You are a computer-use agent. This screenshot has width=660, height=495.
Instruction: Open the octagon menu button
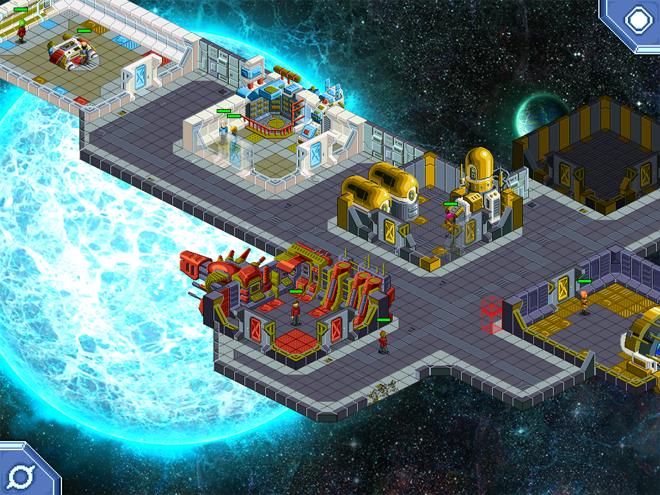637,19
